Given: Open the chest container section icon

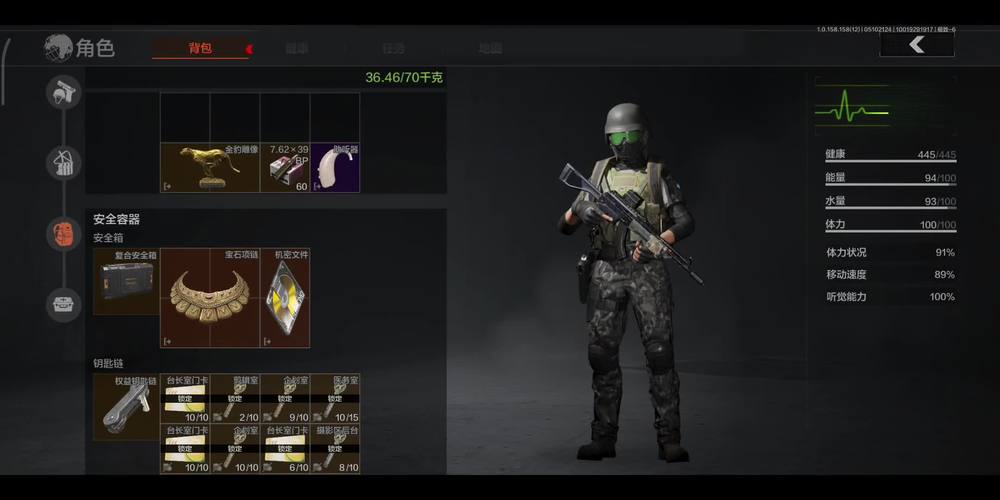Looking at the screenshot, I should tap(63, 304).
